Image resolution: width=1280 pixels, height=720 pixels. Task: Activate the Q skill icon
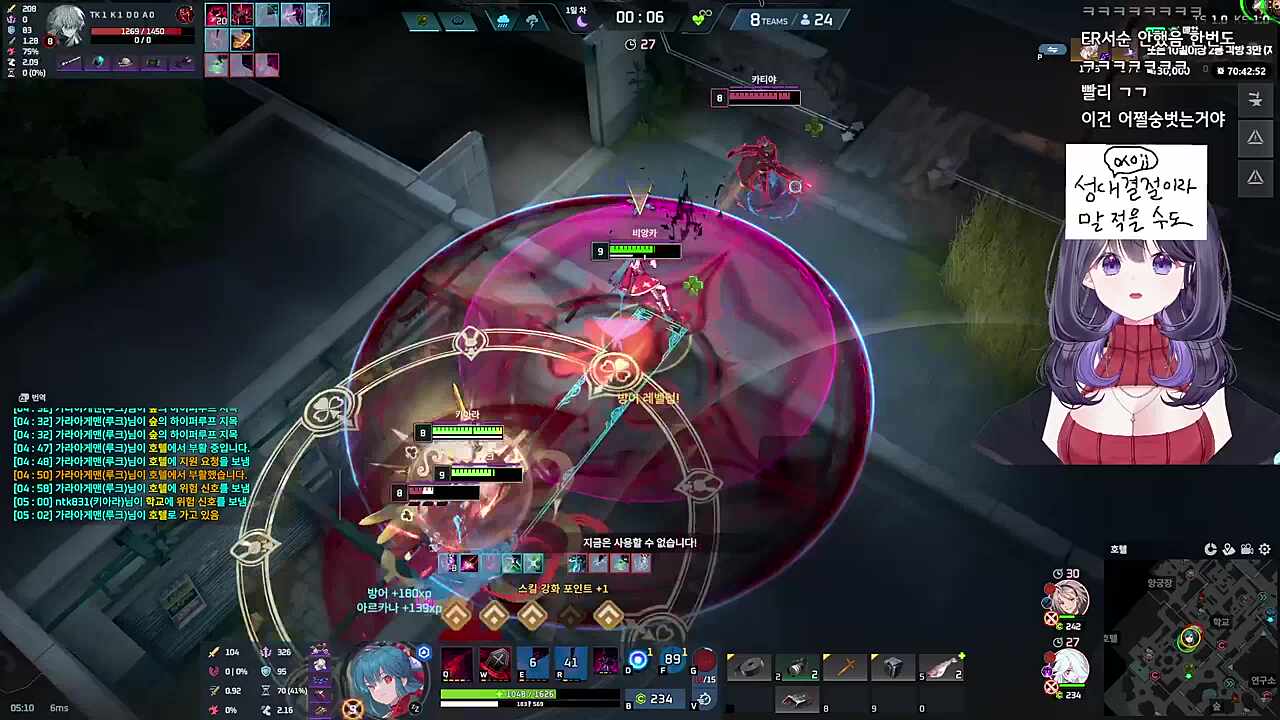pyautogui.click(x=457, y=664)
